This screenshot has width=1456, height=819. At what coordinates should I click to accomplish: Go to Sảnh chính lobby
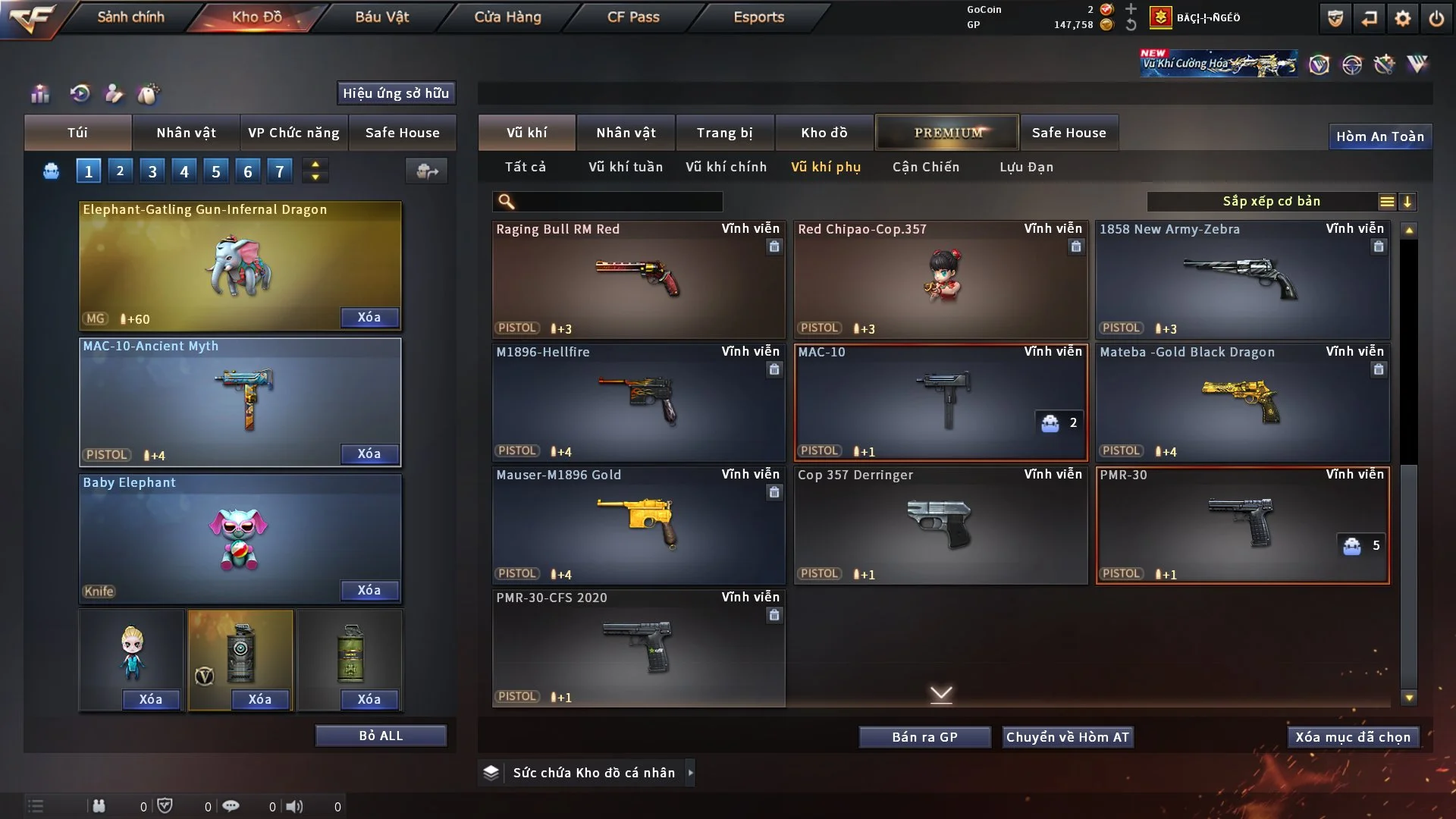tap(130, 17)
